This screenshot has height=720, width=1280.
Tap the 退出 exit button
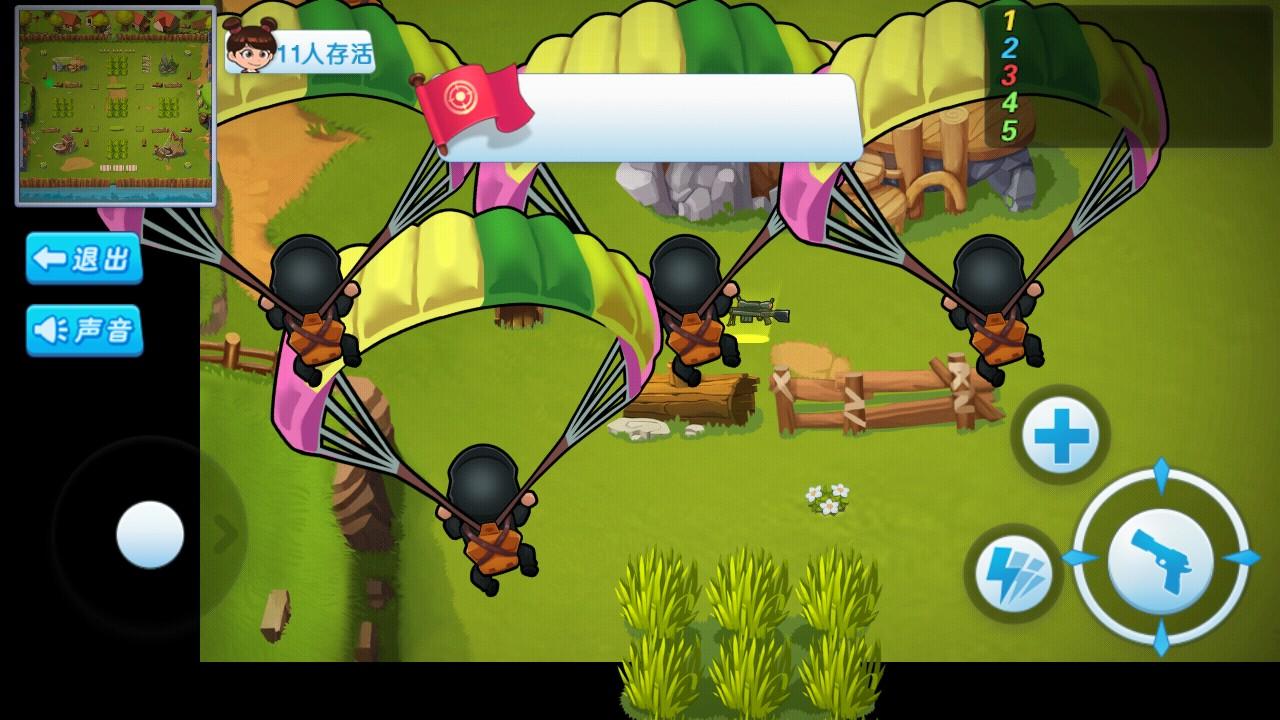(x=84, y=259)
